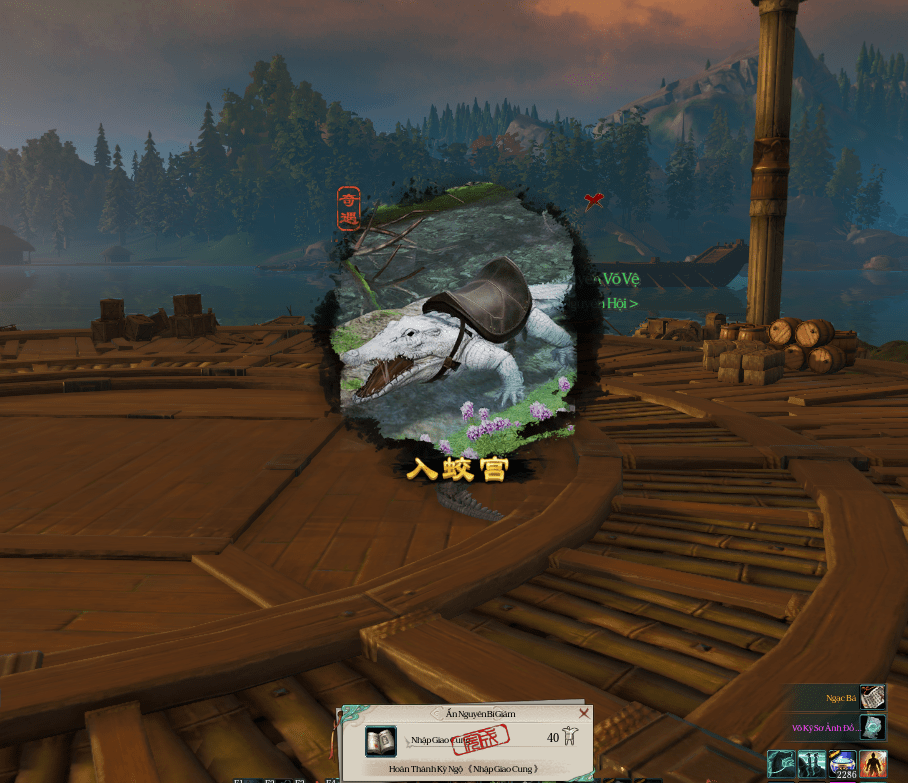Open the Ngạc Bá scroll item
The image size is (908, 783).
873,697
